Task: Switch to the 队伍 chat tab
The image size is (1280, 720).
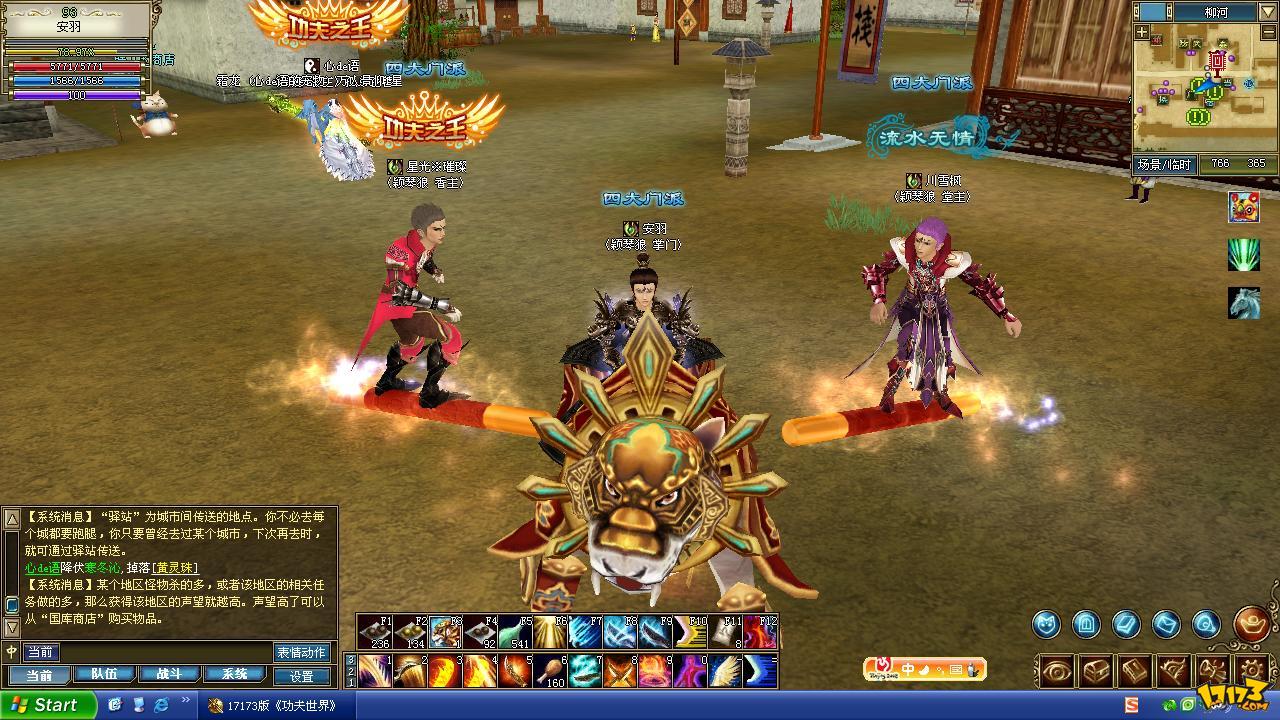Action: [103, 675]
